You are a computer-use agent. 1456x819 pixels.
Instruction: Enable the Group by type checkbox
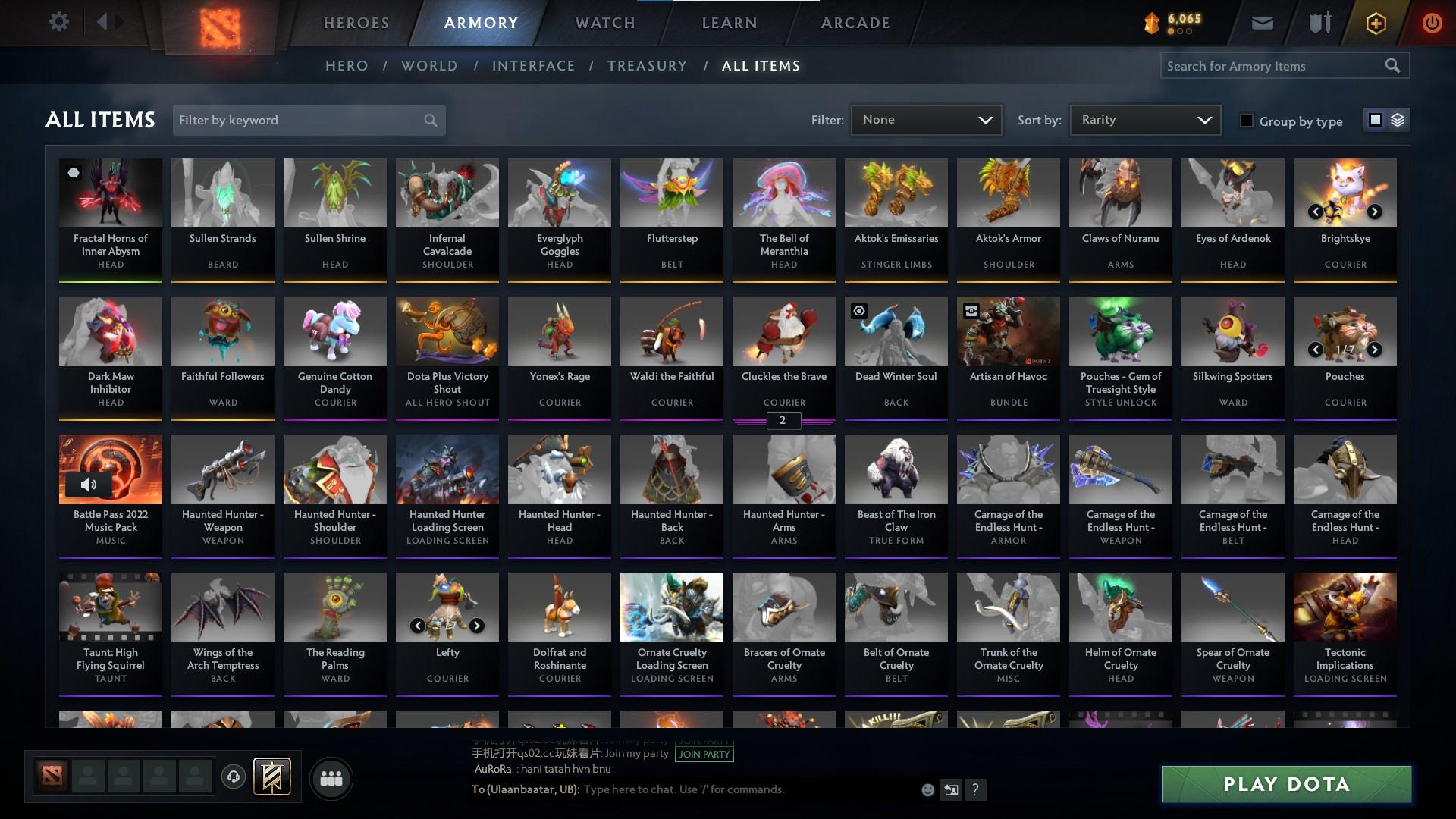1247,120
